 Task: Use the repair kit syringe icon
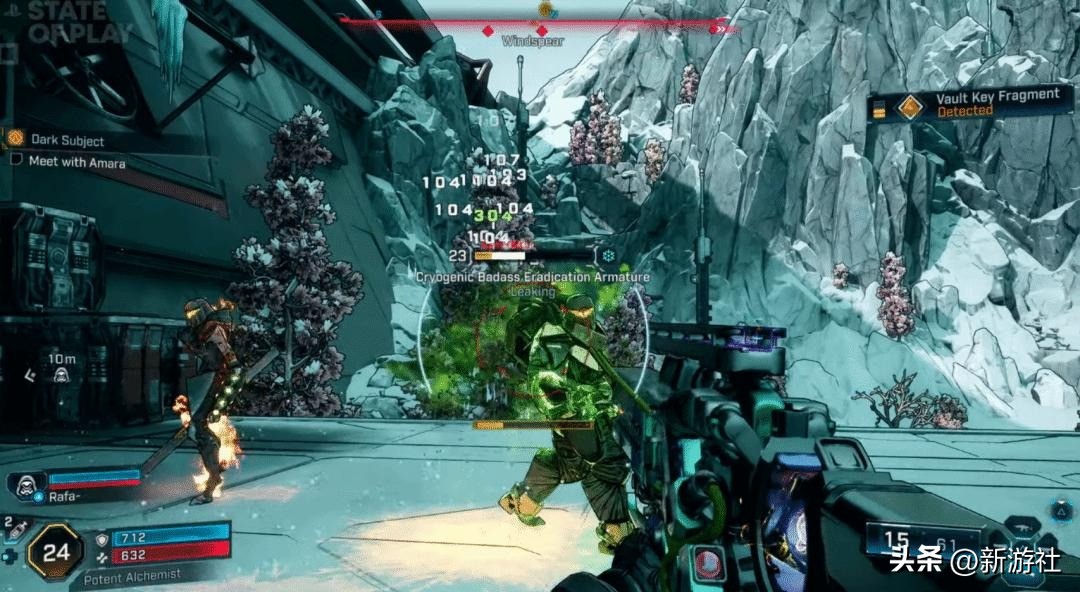(13, 530)
